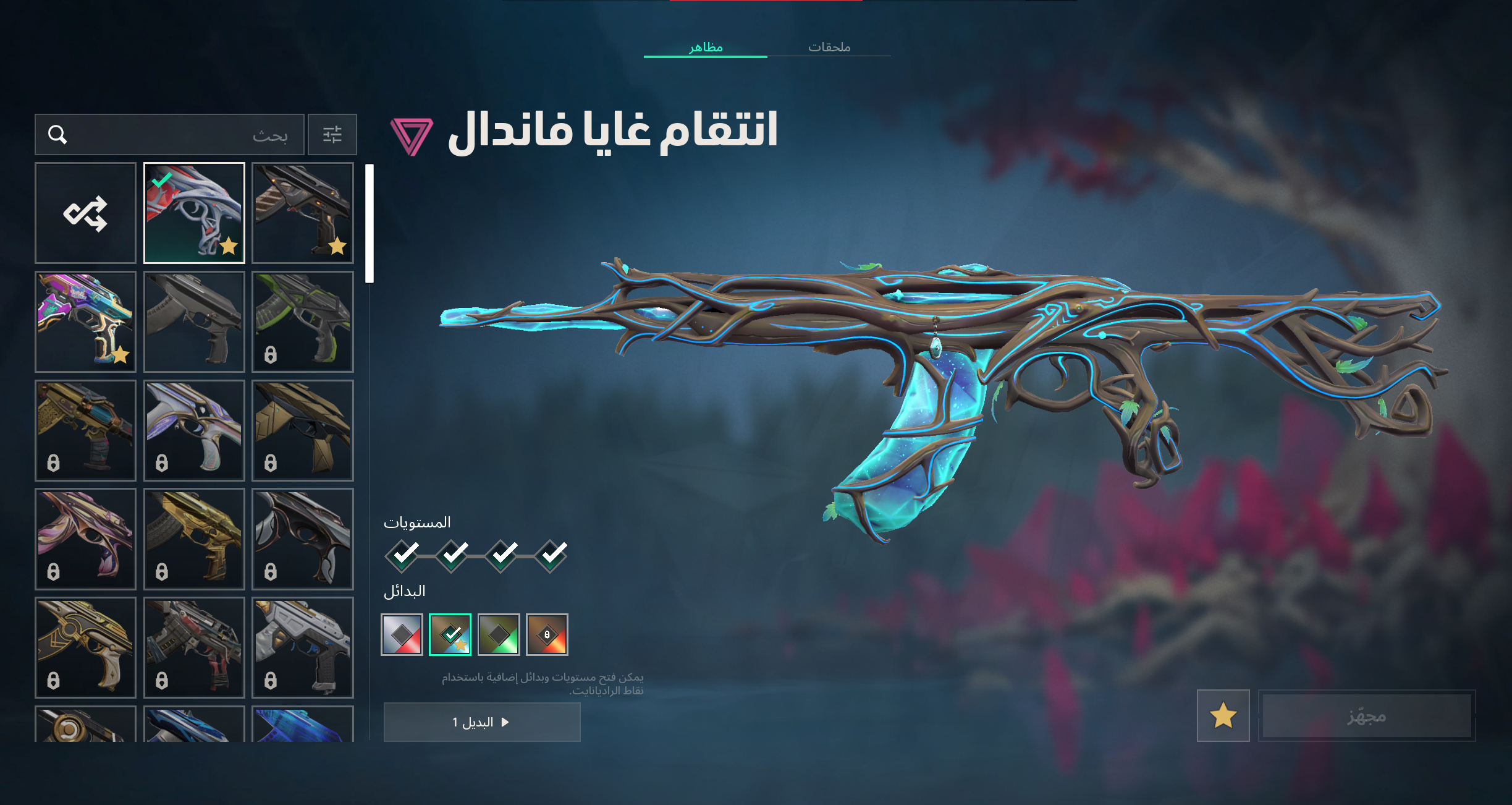Viewport: 1512px width, 805px height.
Task: Pick the green variant swatch
Action: pos(499,634)
